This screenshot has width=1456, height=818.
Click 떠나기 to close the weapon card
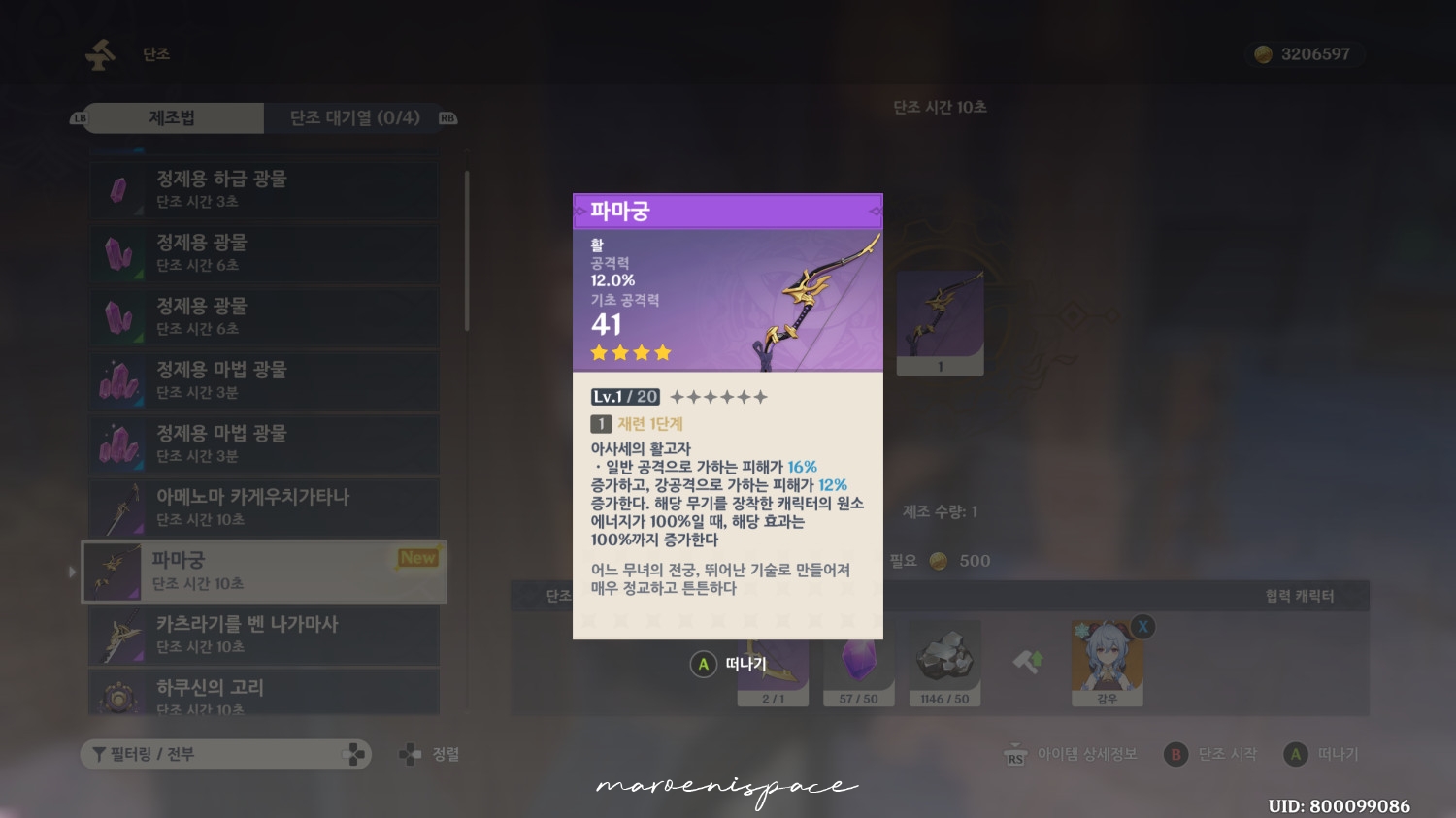coord(729,664)
